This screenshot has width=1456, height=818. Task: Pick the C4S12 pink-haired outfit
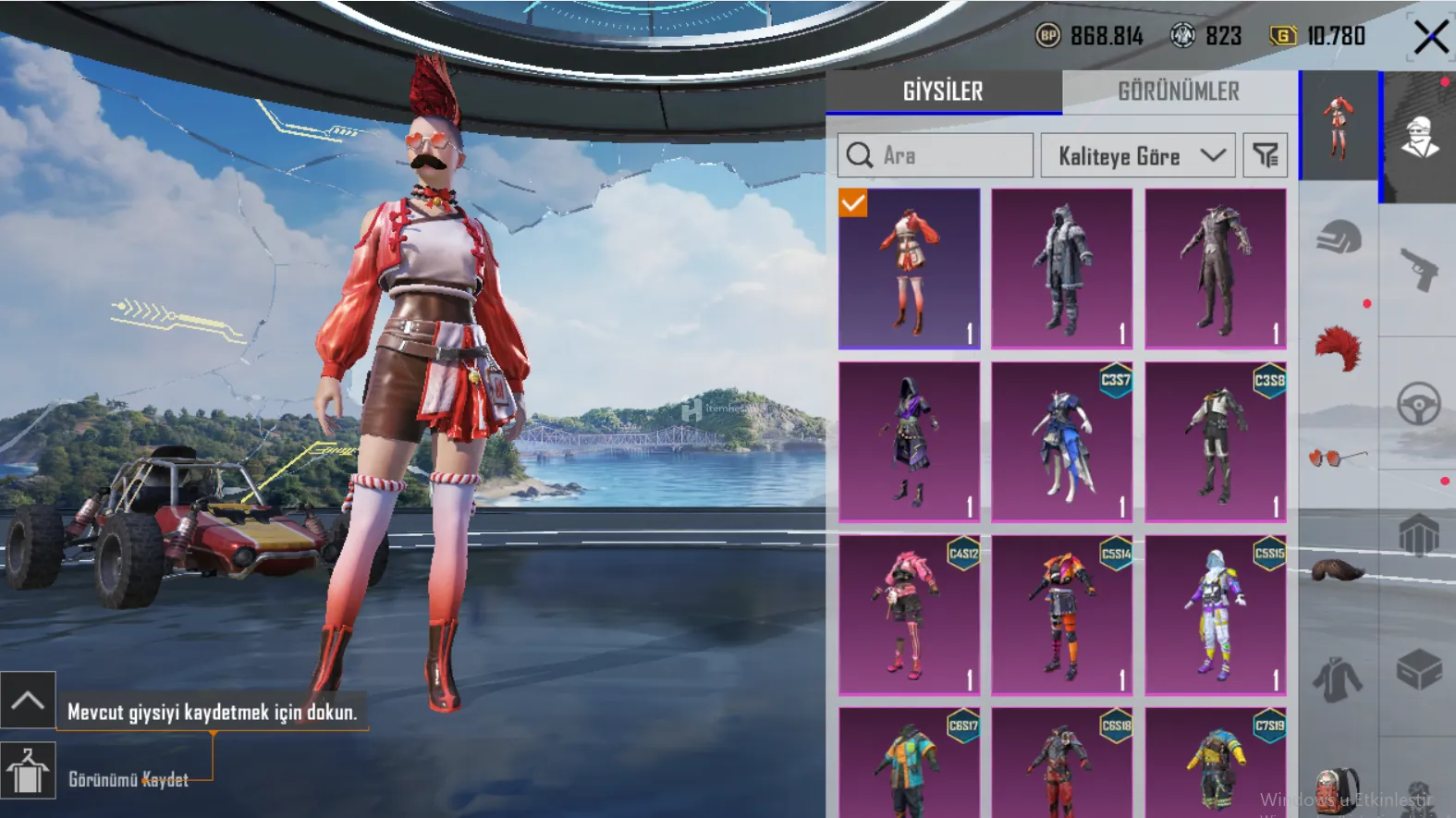coord(909,615)
